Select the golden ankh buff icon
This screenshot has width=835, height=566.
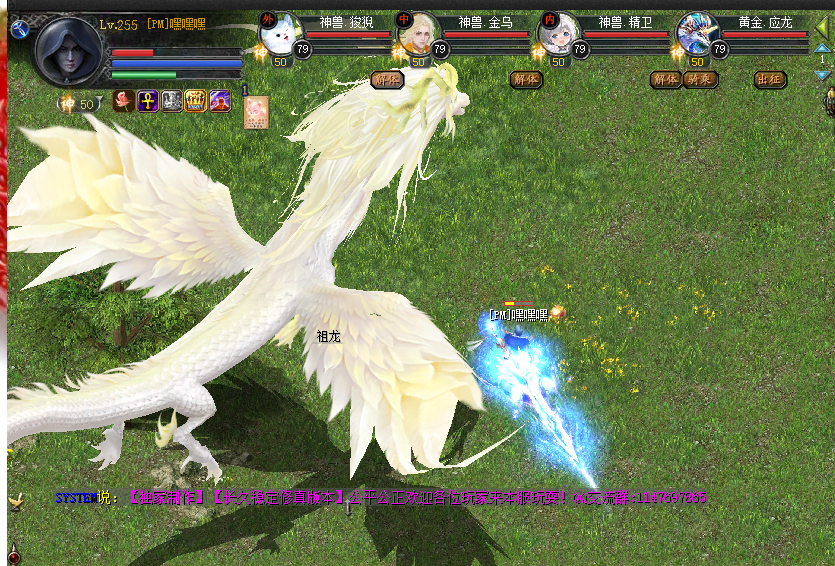click(x=148, y=101)
